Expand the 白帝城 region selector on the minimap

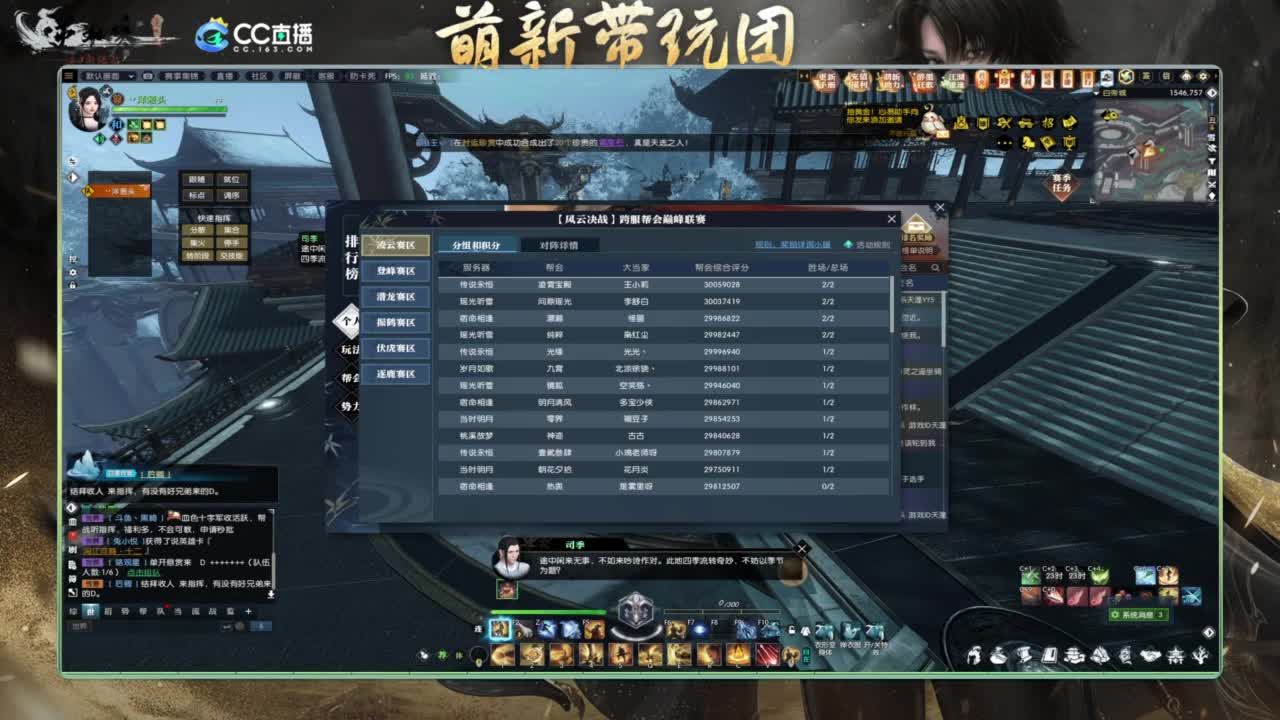[x=1096, y=93]
